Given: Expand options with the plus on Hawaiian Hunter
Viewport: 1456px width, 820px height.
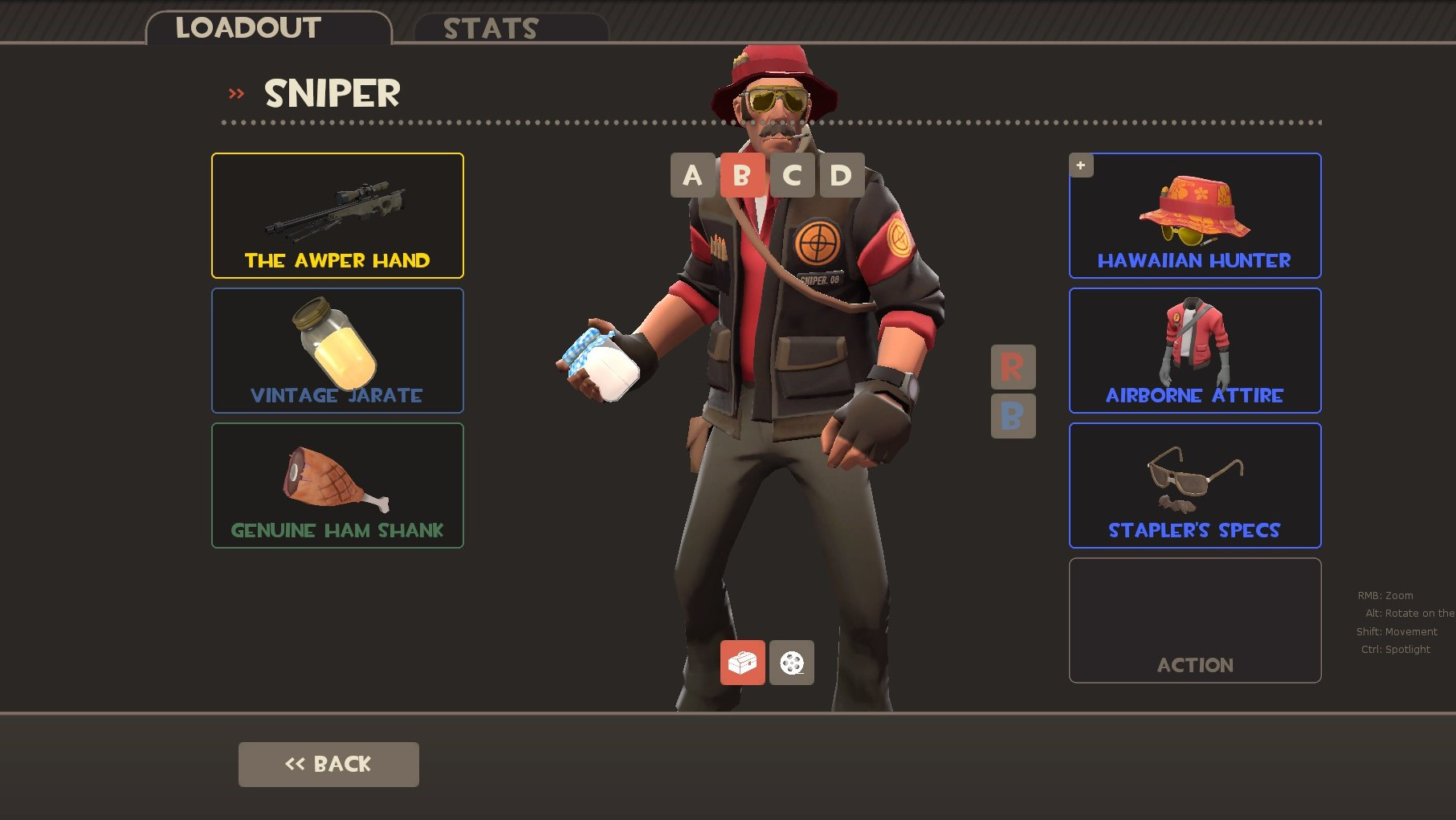Looking at the screenshot, I should 1081,165.
